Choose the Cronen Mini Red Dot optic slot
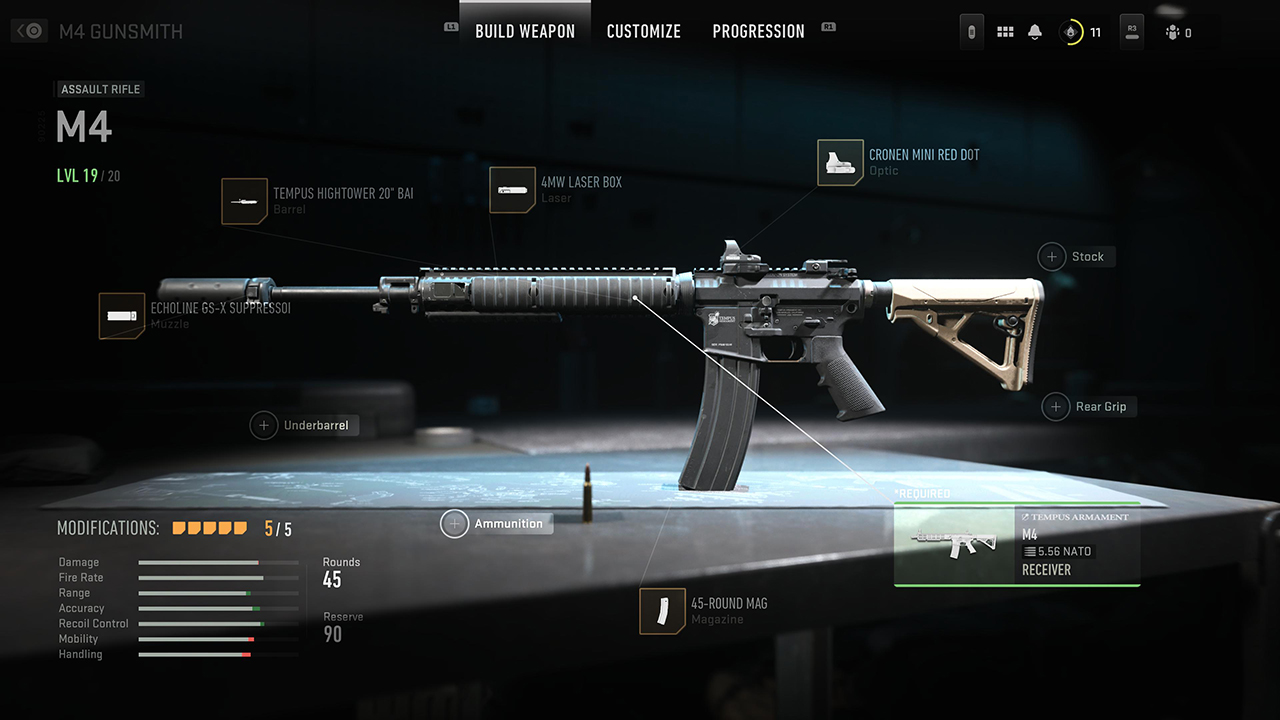Viewport: 1280px width, 720px height. 840,163
